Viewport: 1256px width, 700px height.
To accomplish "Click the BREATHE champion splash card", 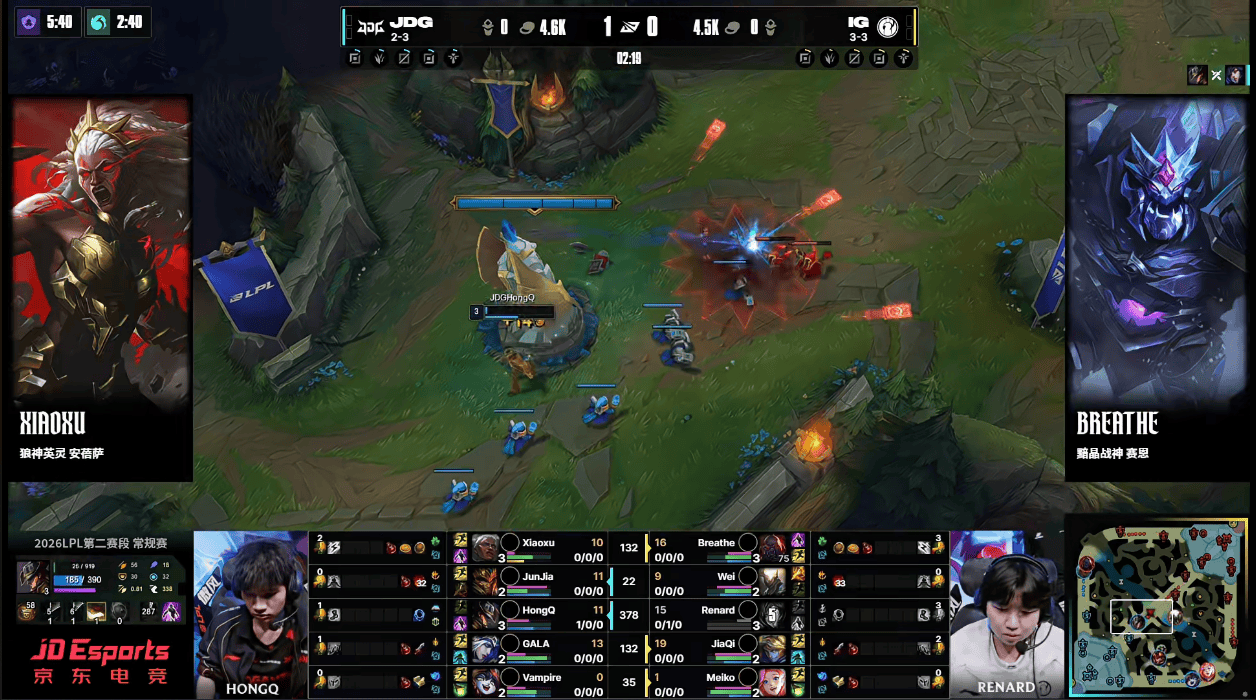I will click(x=1156, y=288).
